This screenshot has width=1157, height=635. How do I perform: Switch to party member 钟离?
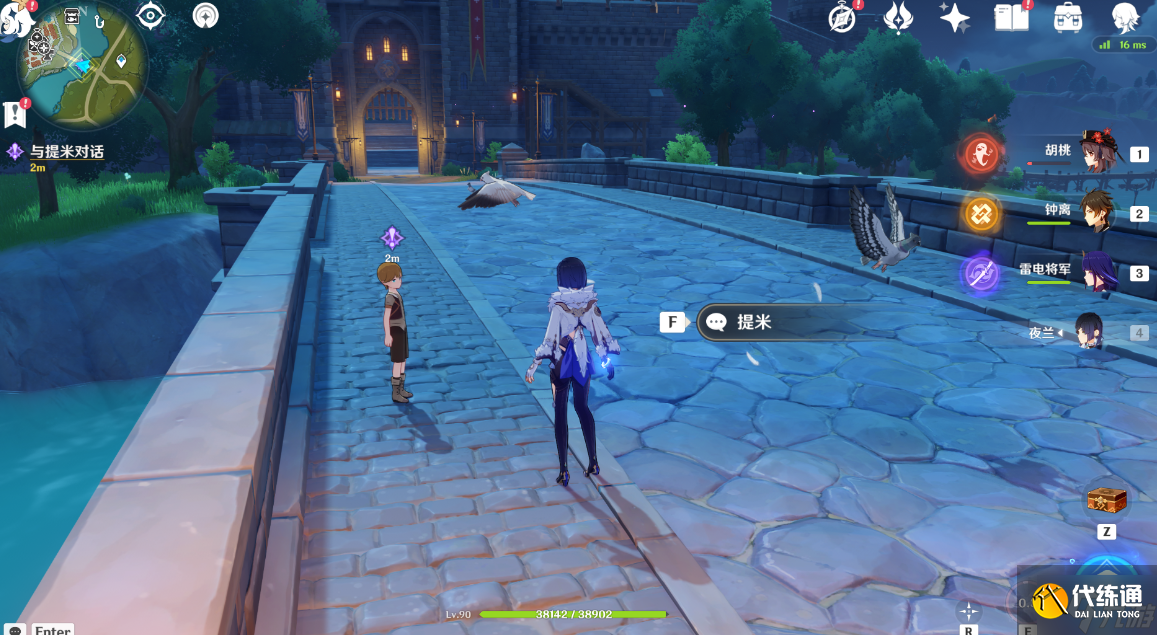1097,212
